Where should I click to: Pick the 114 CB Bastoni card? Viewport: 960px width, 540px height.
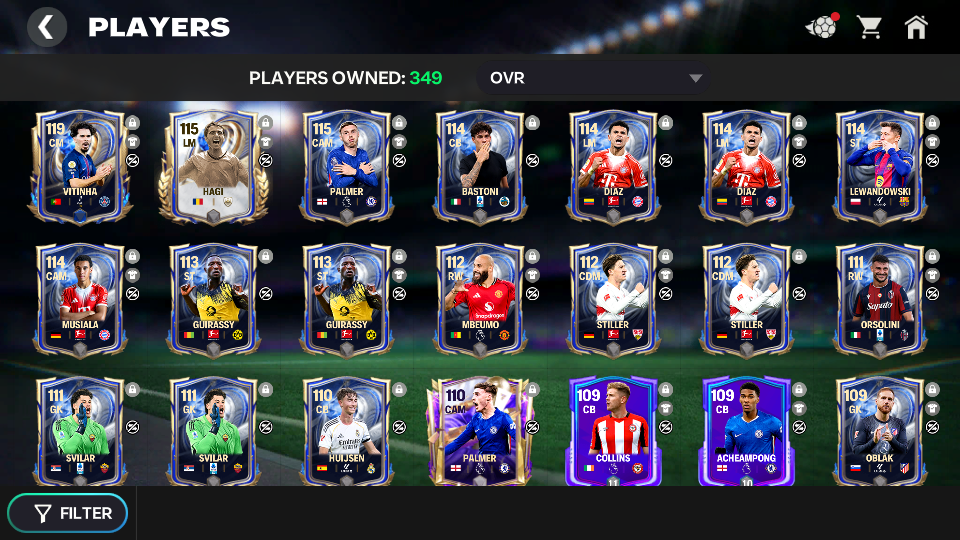click(x=480, y=167)
